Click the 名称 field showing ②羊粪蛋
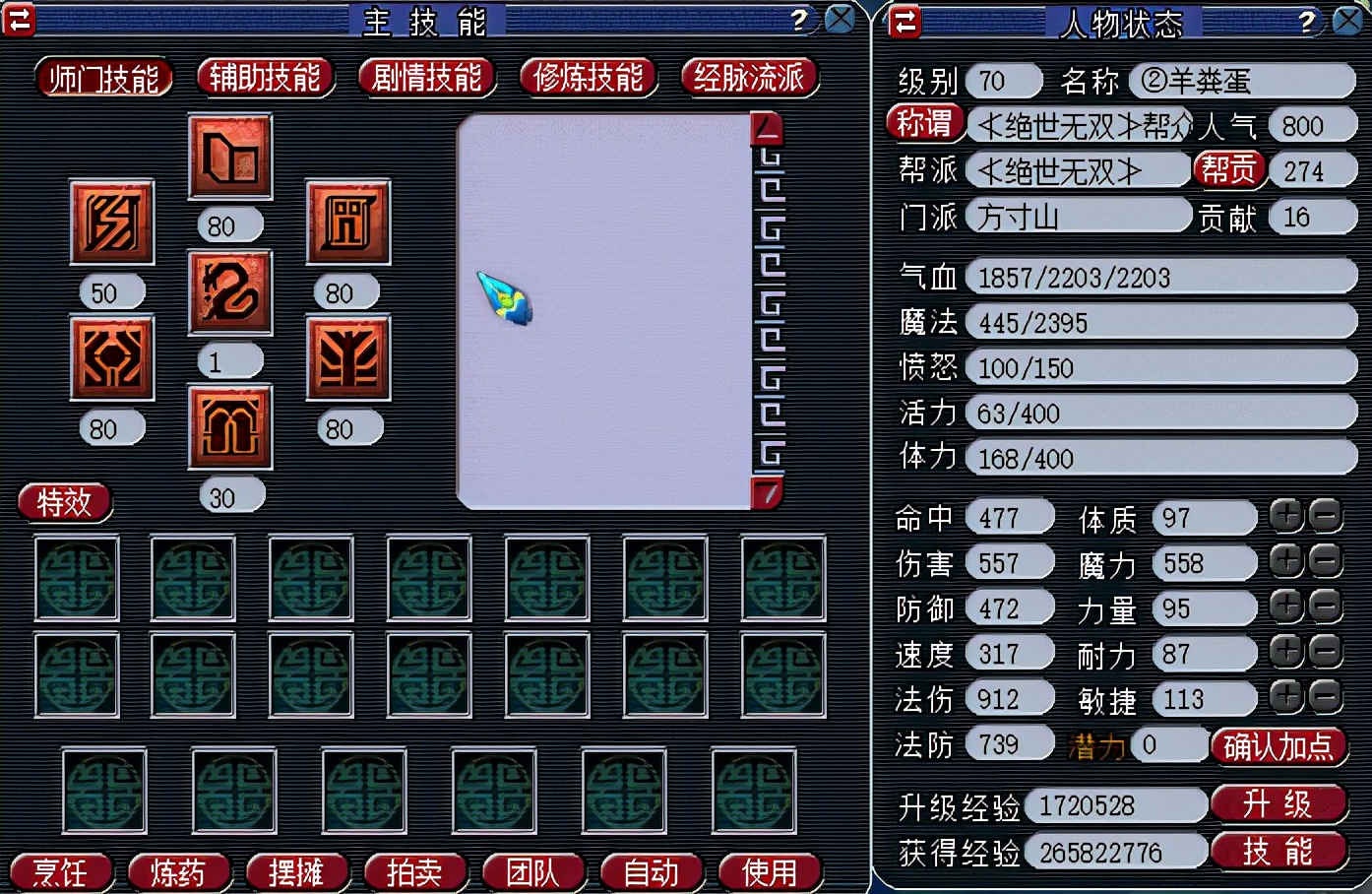1372x894 pixels. [1242, 81]
